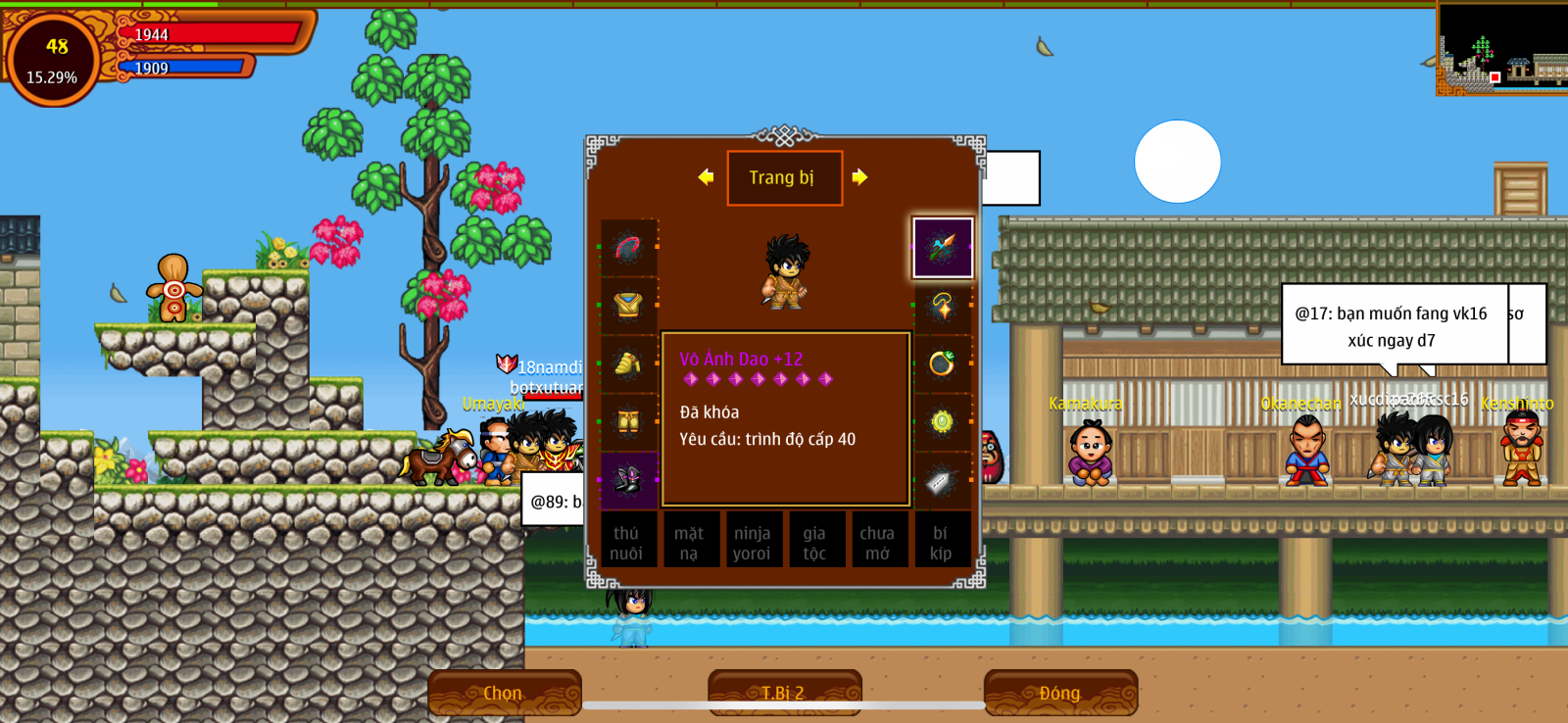Select the yellow pants equipment slot
The width and height of the screenshot is (1568, 723).
[x=628, y=422]
